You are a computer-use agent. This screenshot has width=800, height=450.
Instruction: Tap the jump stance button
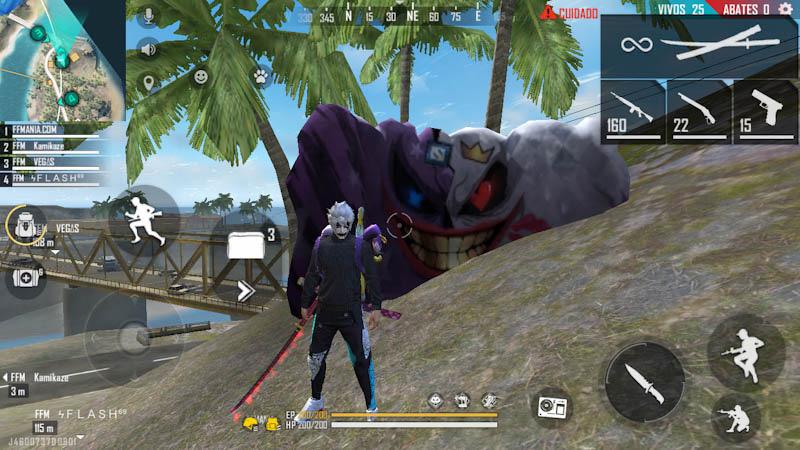pyautogui.click(x=745, y=351)
